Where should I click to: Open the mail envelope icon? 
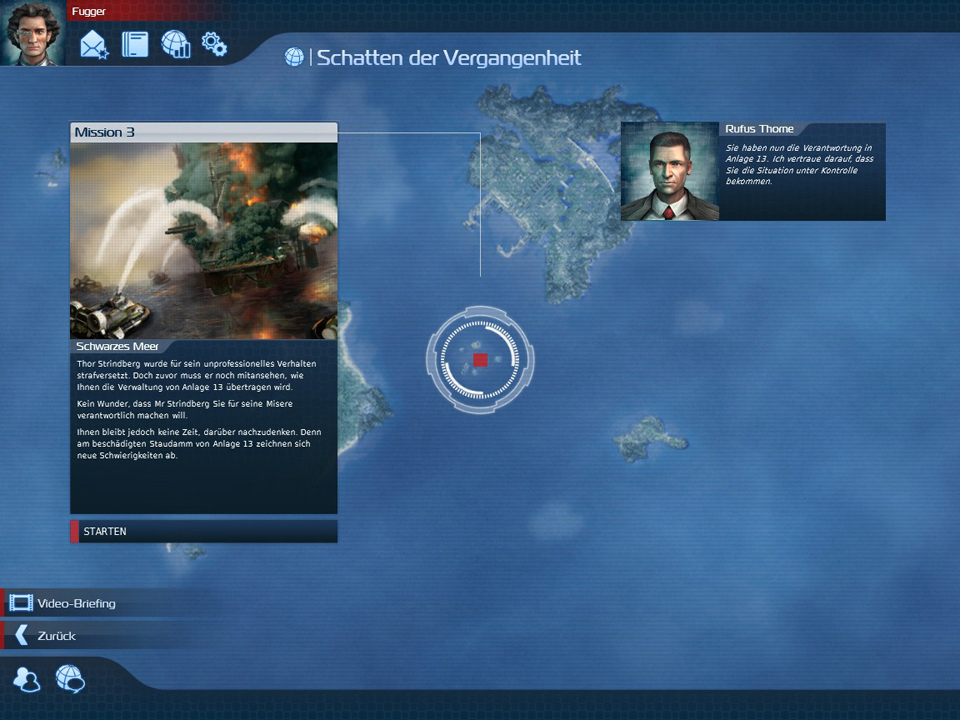pyautogui.click(x=94, y=44)
